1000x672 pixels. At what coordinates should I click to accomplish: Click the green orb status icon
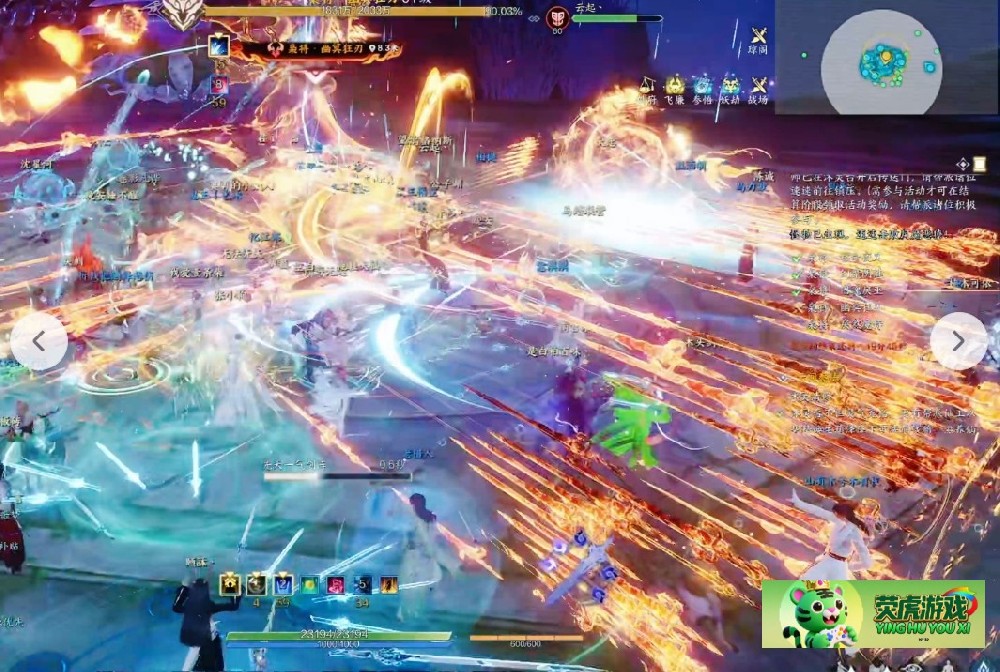tap(310, 584)
